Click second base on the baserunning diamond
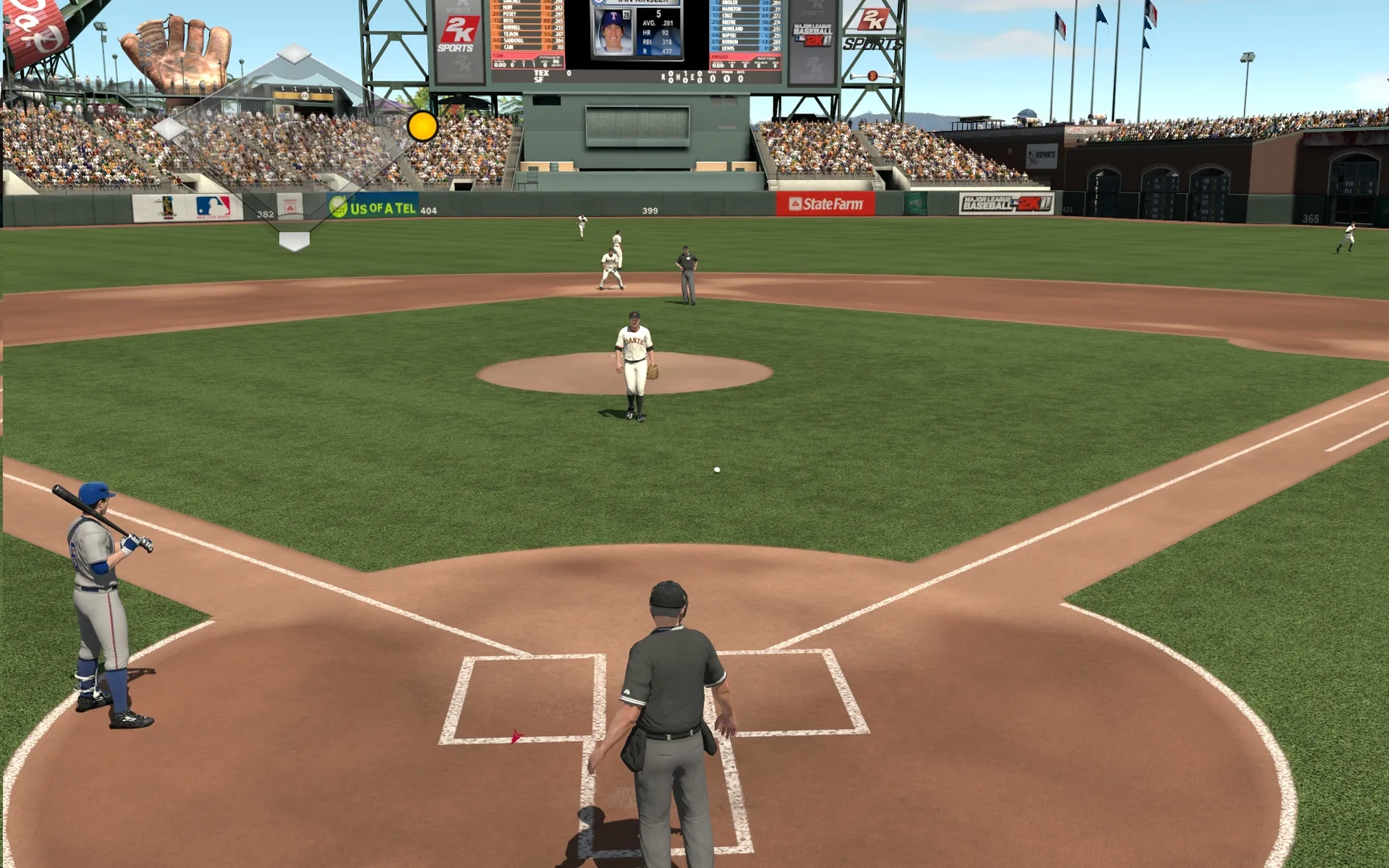This screenshot has width=1389, height=868. pos(295,55)
